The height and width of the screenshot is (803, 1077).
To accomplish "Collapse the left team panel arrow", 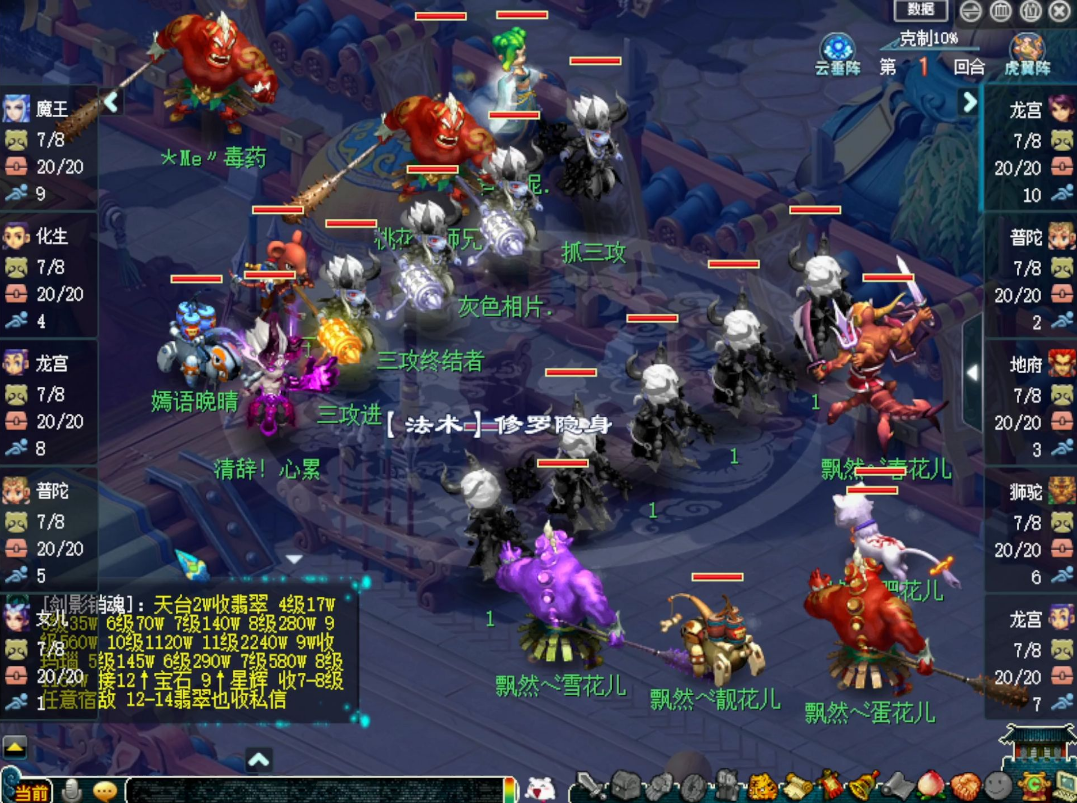I will (110, 101).
